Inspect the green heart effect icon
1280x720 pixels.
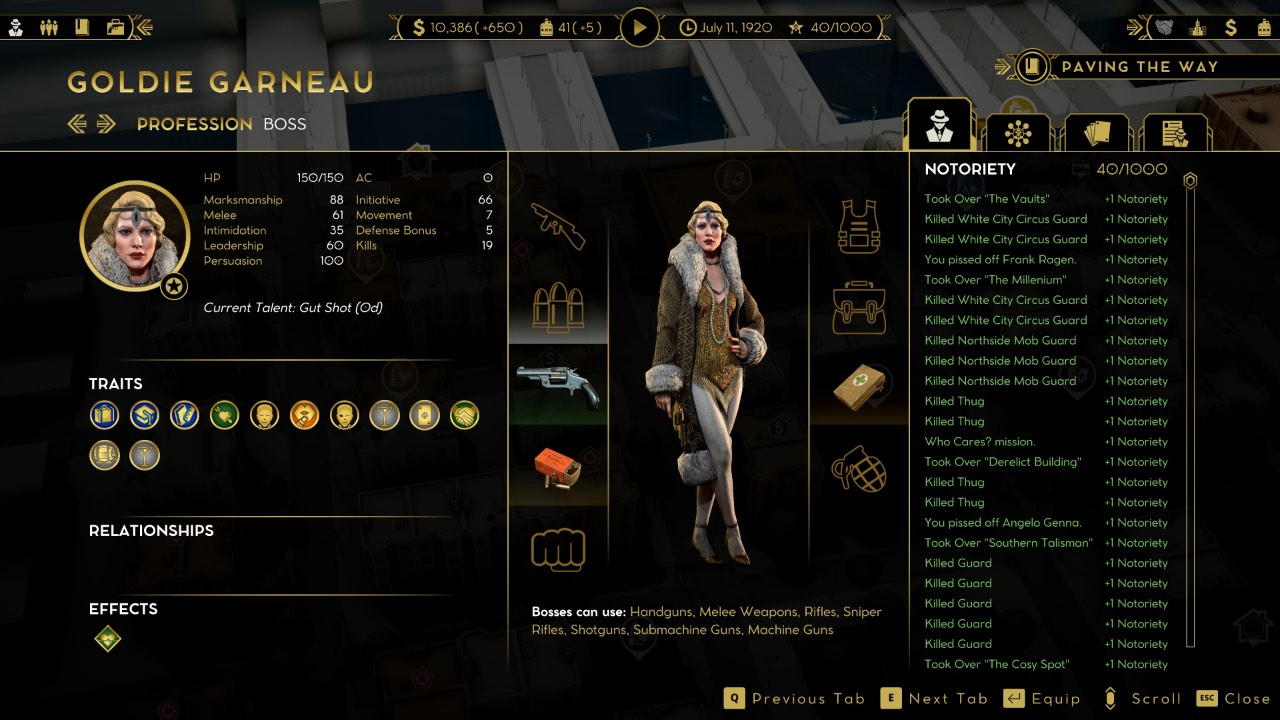pyautogui.click(x=108, y=639)
